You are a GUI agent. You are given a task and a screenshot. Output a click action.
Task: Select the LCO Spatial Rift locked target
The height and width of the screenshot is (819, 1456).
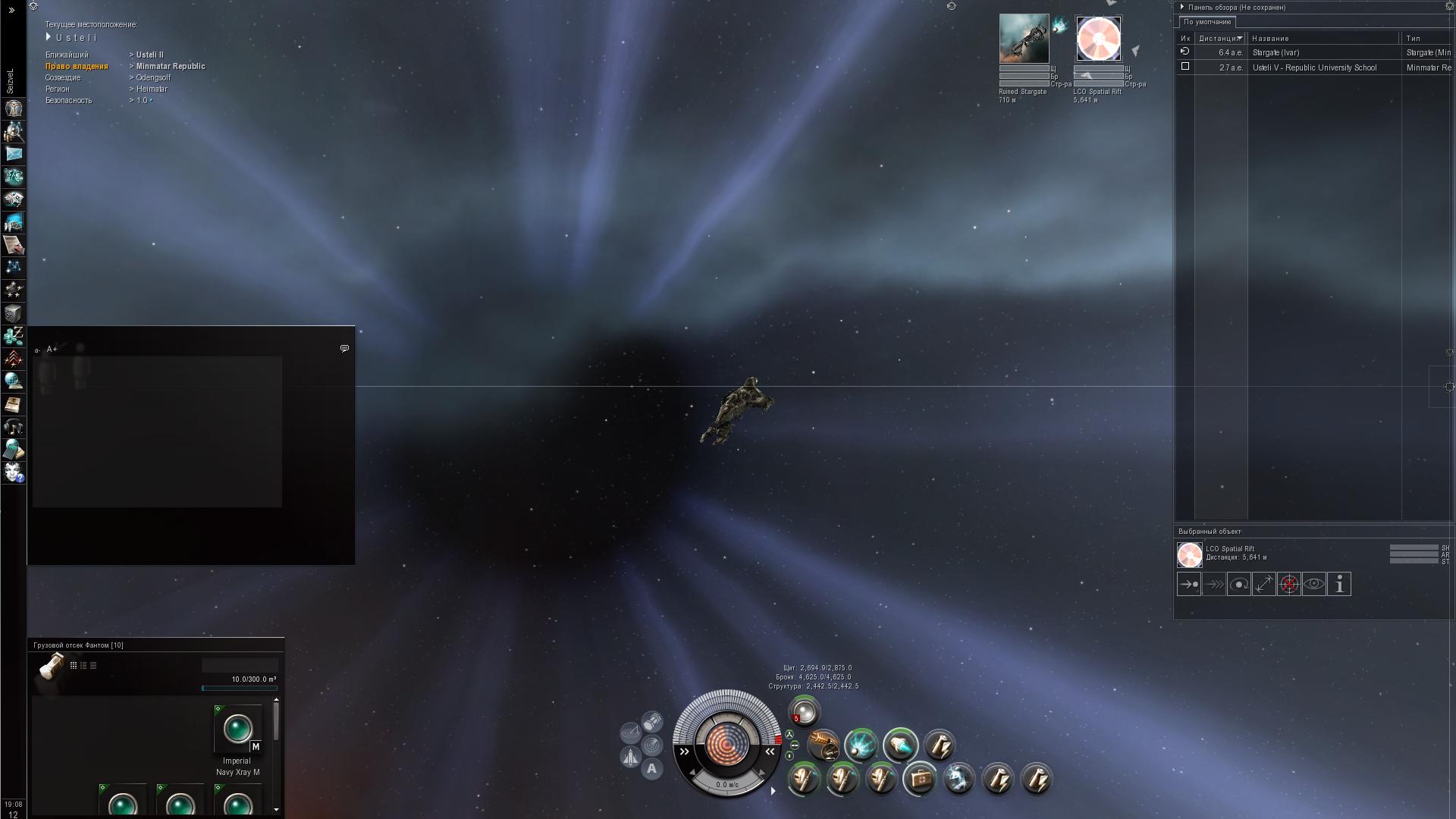(1098, 39)
